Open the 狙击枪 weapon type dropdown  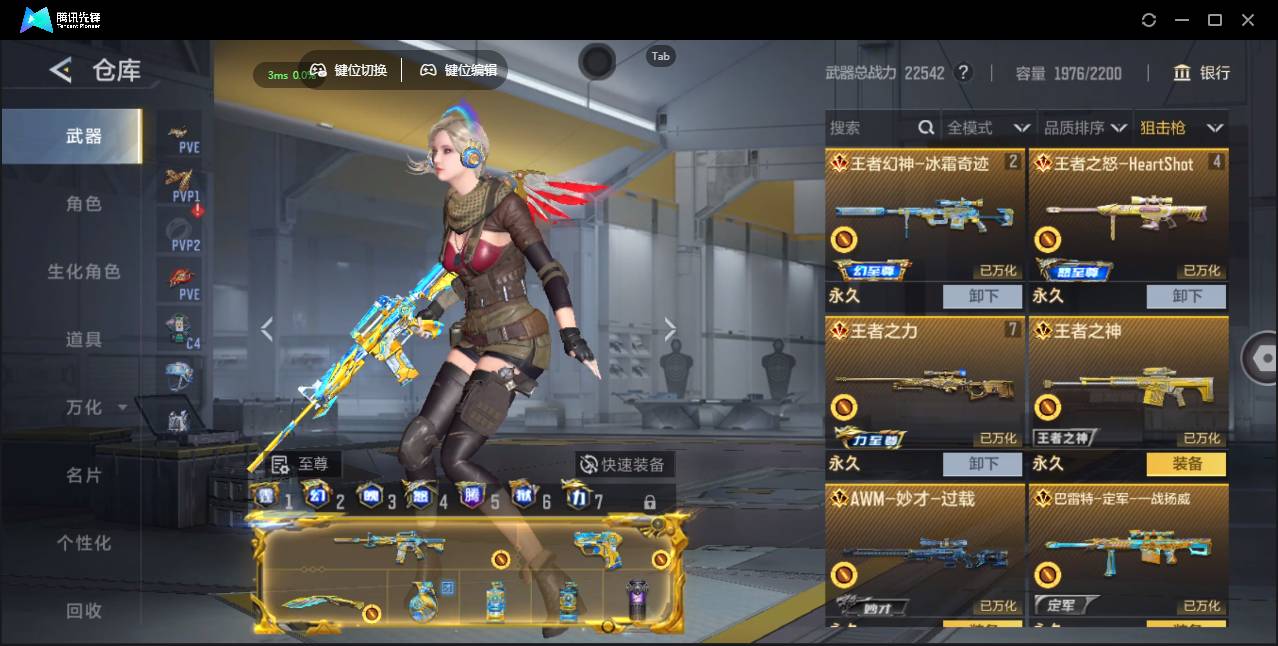pyautogui.click(x=1181, y=128)
